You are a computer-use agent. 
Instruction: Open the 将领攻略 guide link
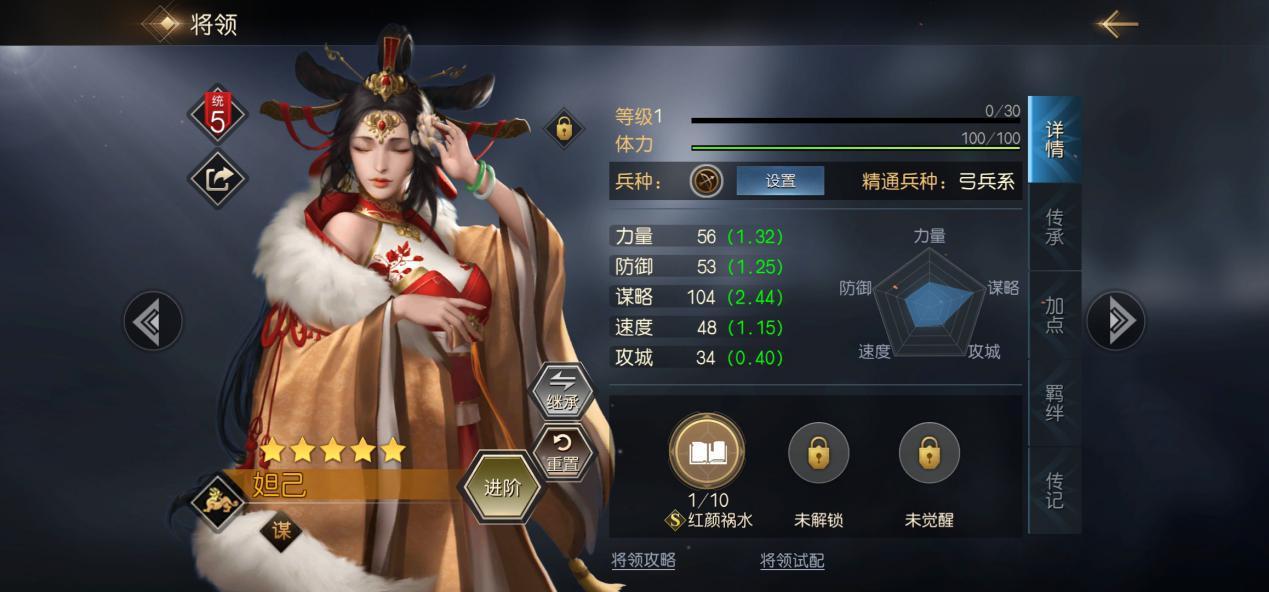click(643, 561)
